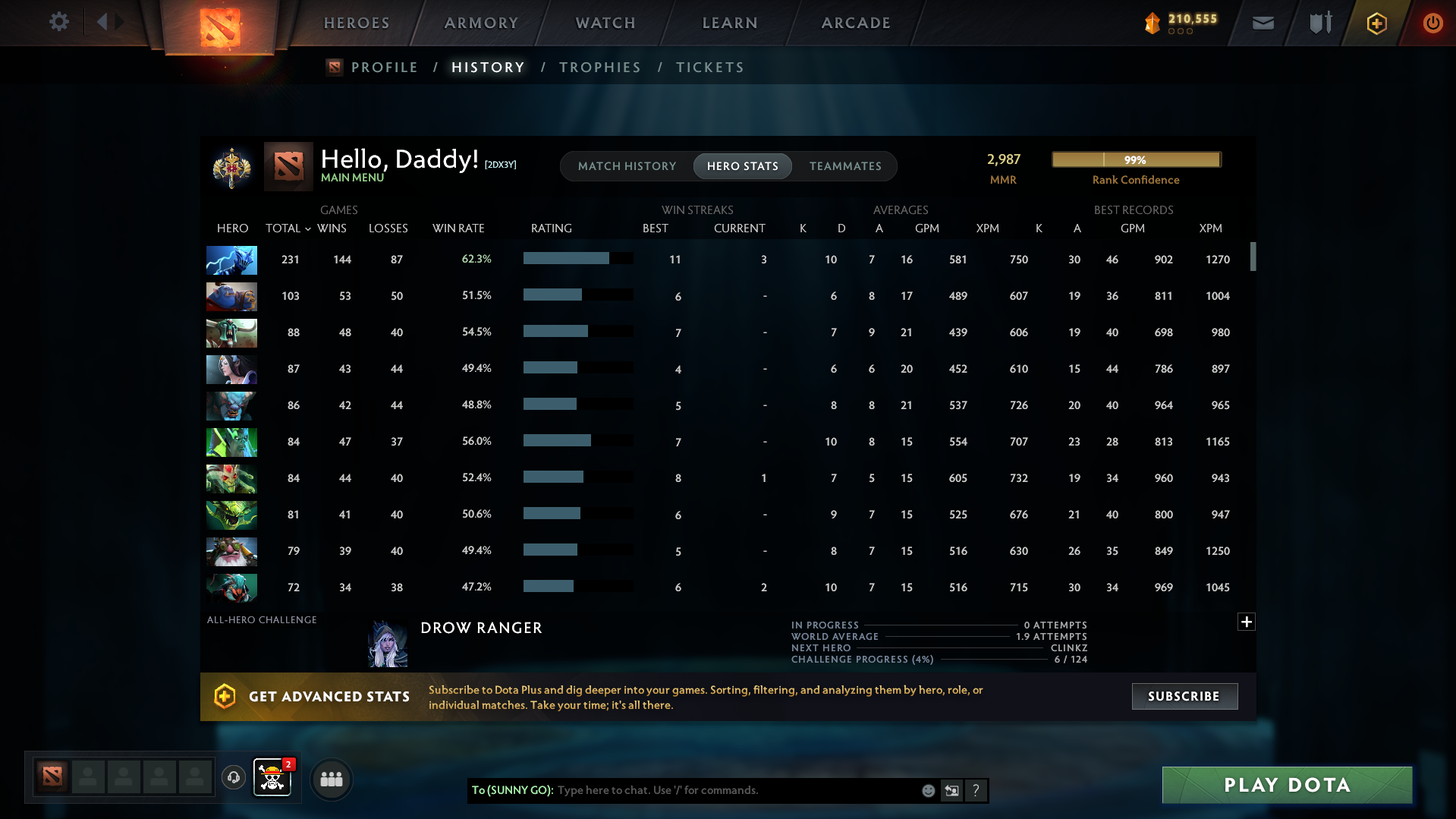Open the Dota Plus hexagon icon
The height and width of the screenshot is (819, 1456).
[x=1376, y=23]
